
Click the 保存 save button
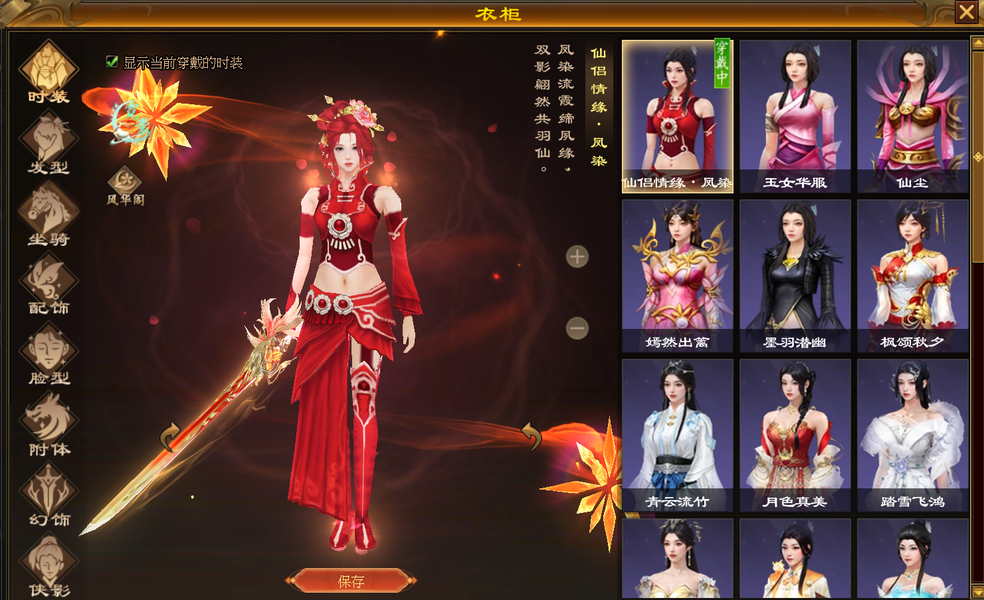pos(351,581)
